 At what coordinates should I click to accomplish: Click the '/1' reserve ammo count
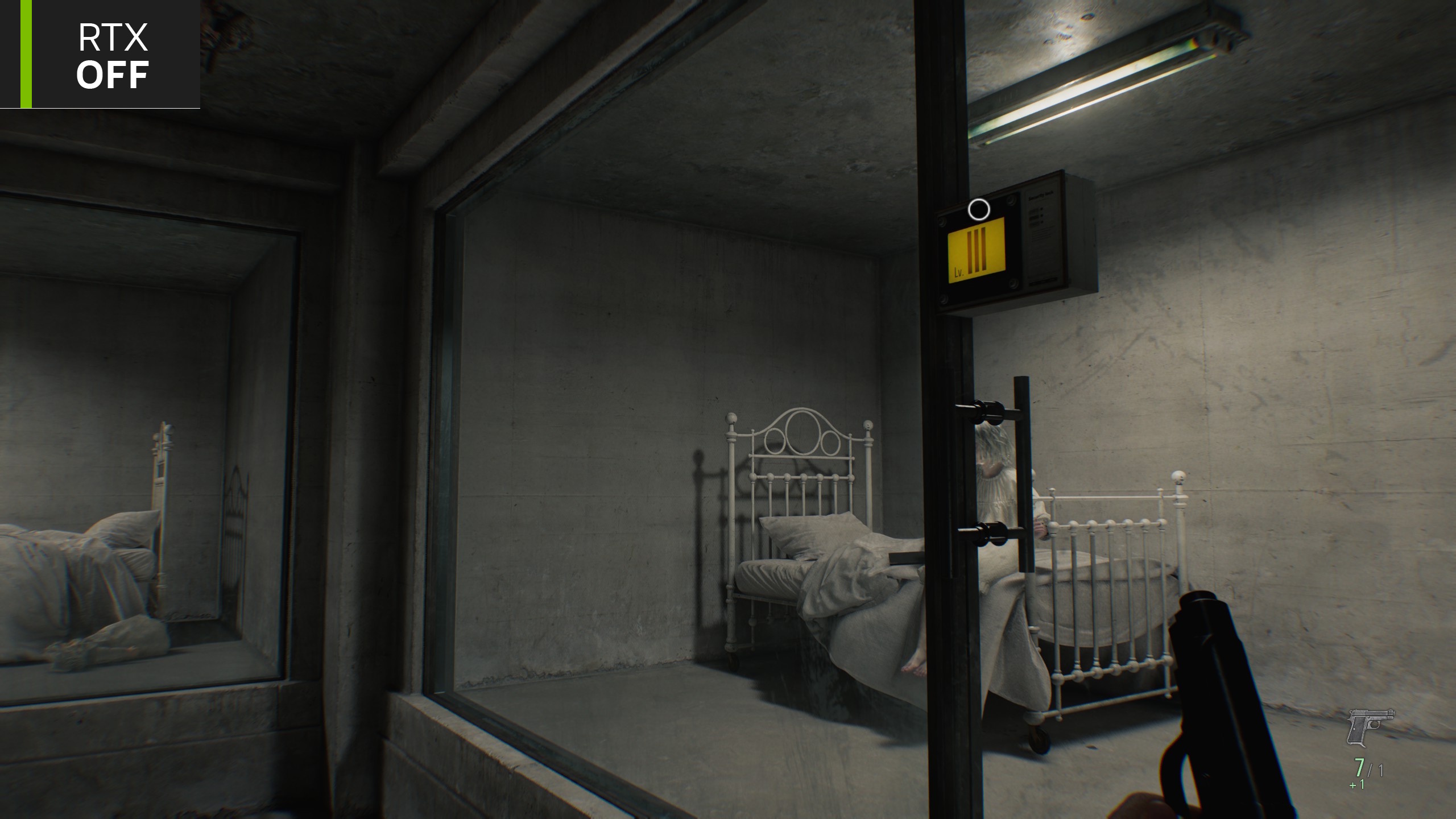pos(1376,770)
